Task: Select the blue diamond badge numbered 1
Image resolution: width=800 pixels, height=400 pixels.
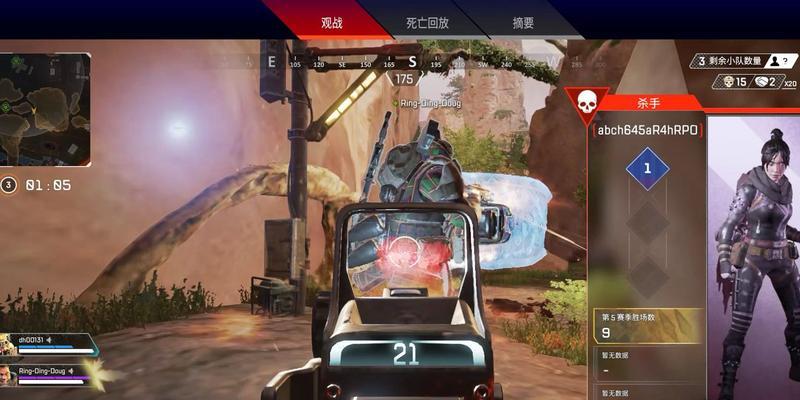Action: click(x=647, y=169)
